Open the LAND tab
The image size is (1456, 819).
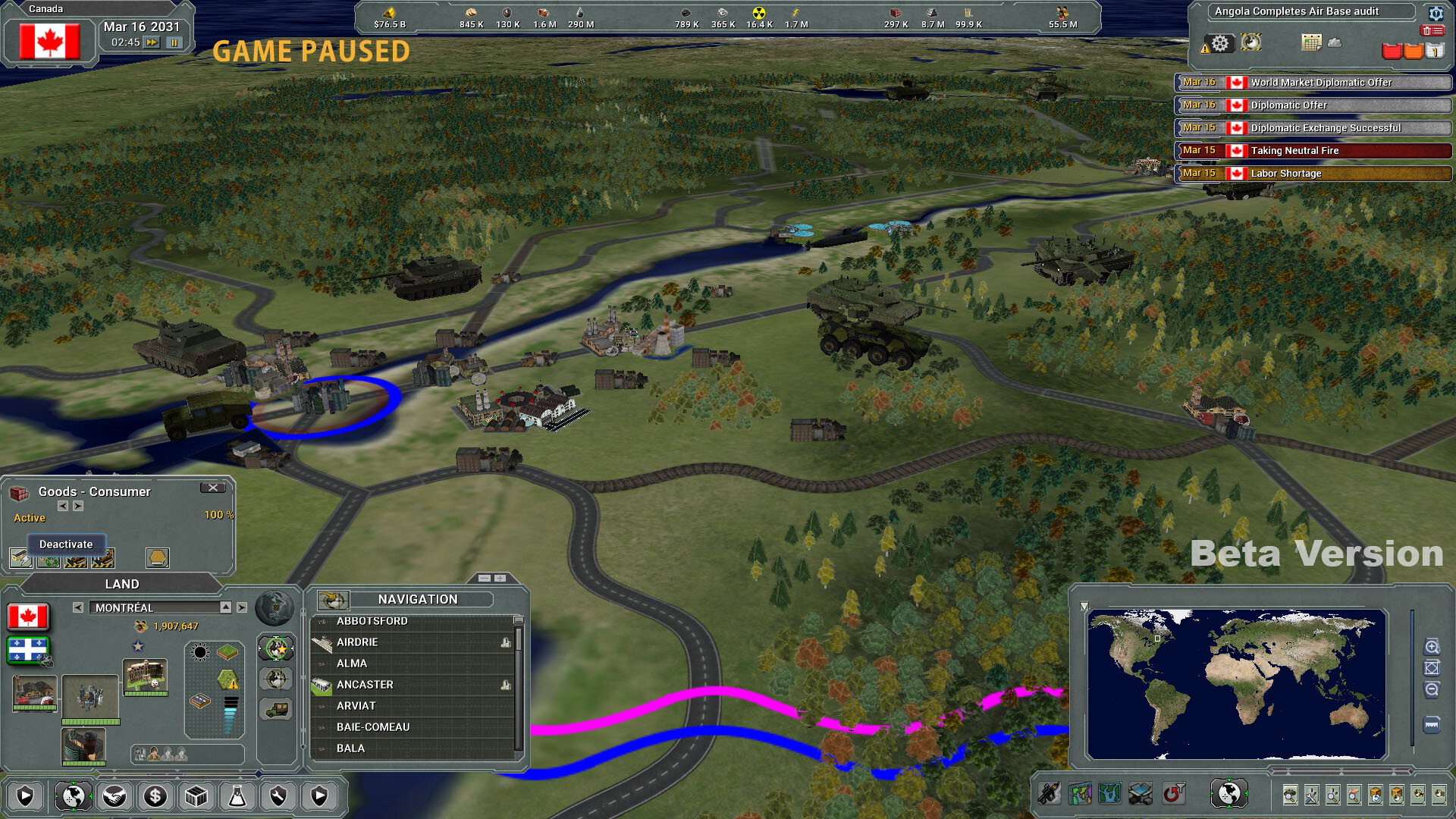tap(121, 584)
